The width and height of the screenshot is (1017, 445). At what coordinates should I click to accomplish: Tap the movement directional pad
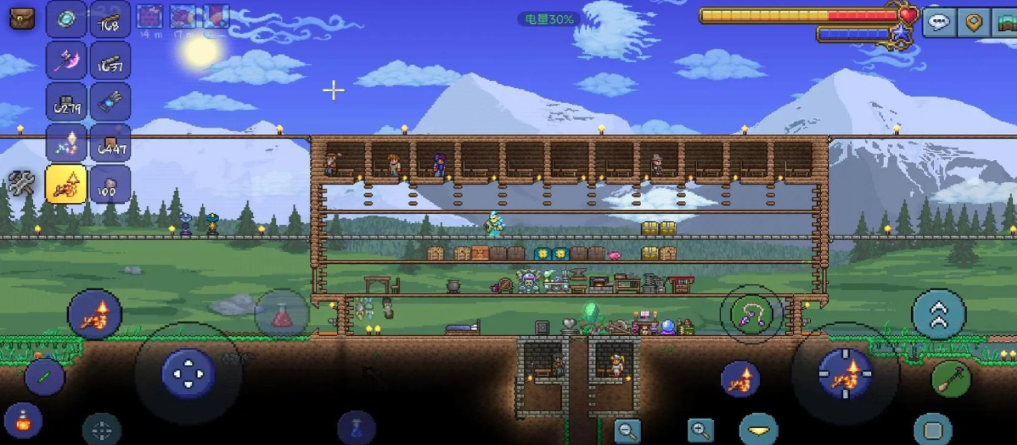(x=187, y=375)
